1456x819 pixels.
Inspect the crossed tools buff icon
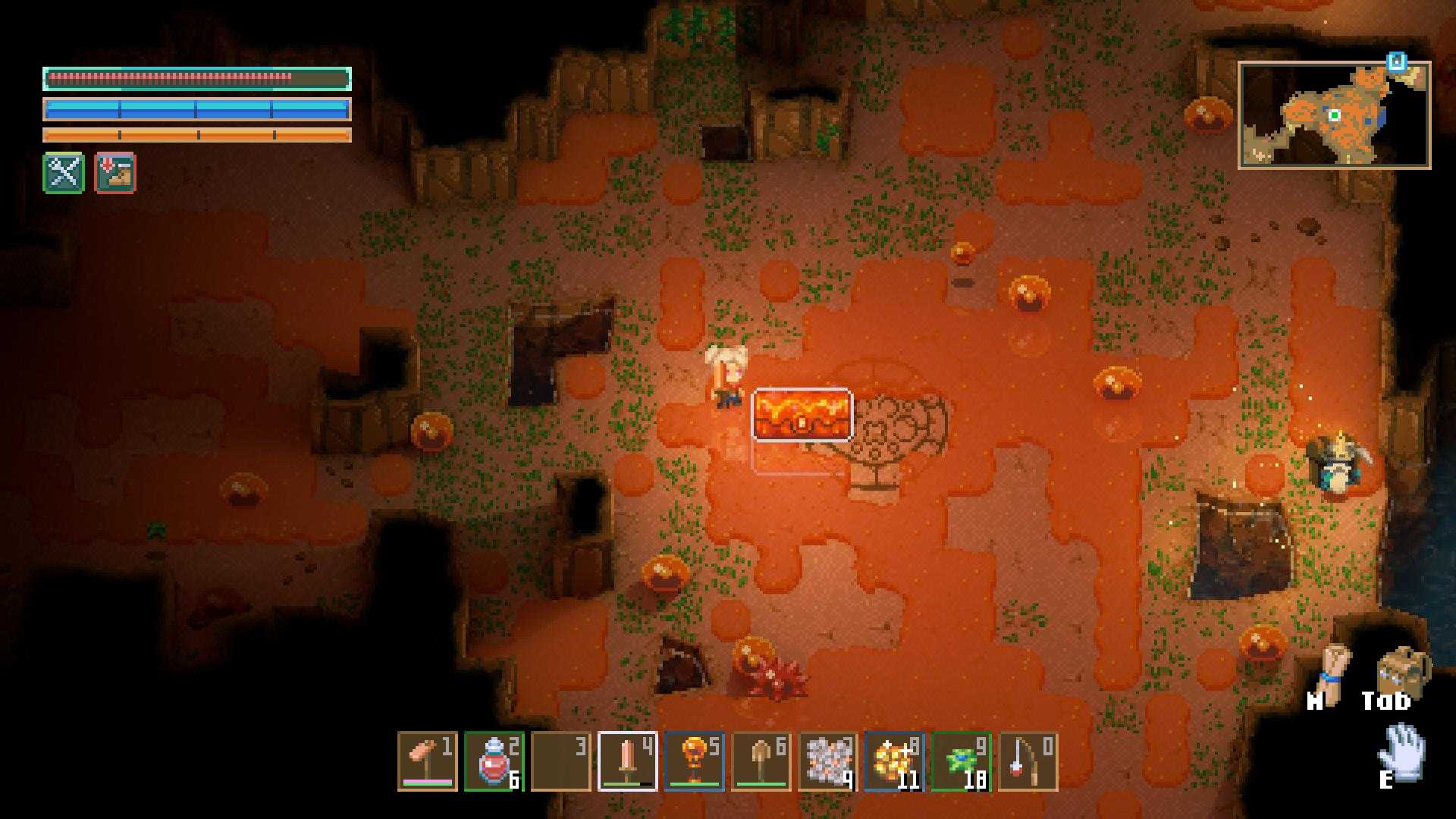click(x=64, y=173)
